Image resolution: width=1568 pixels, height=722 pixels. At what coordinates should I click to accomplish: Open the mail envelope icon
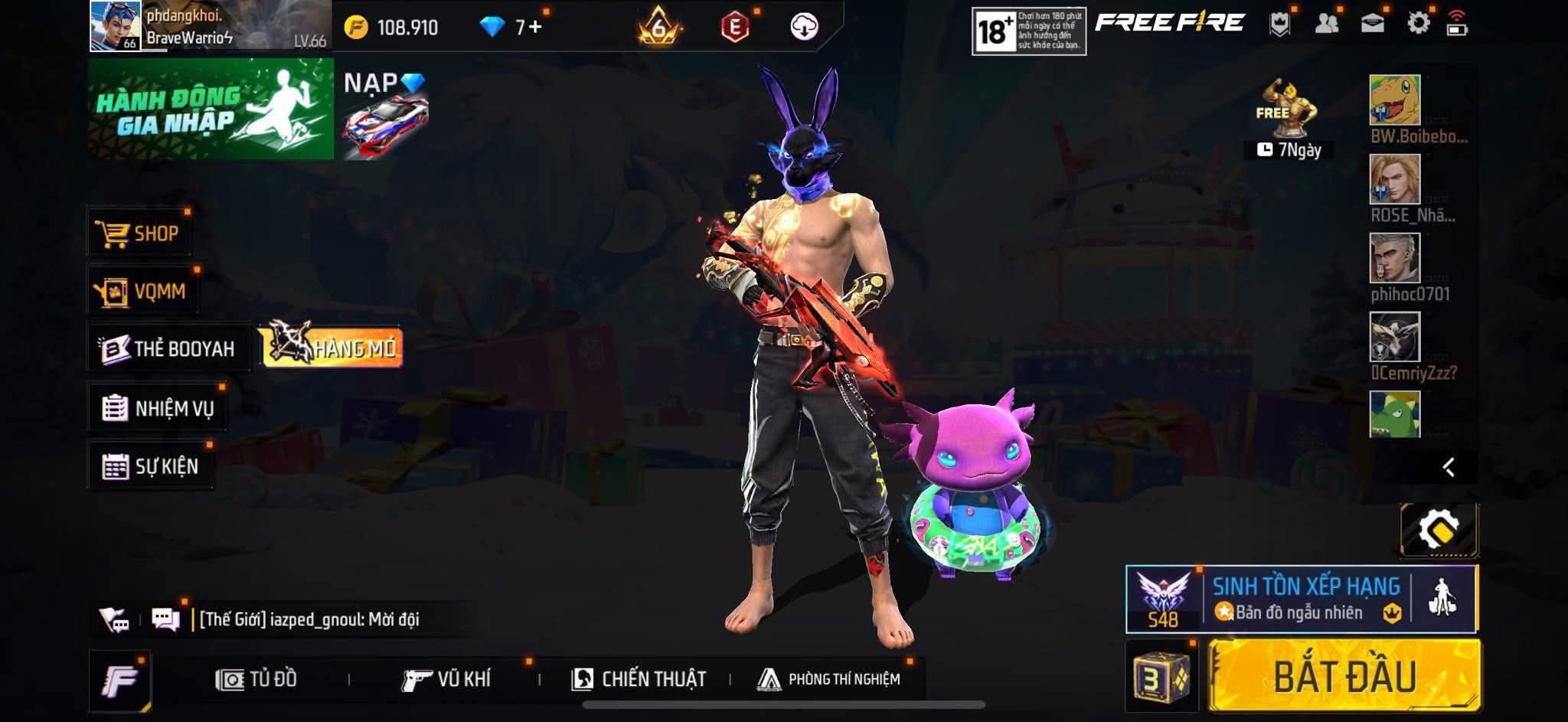[x=1372, y=24]
